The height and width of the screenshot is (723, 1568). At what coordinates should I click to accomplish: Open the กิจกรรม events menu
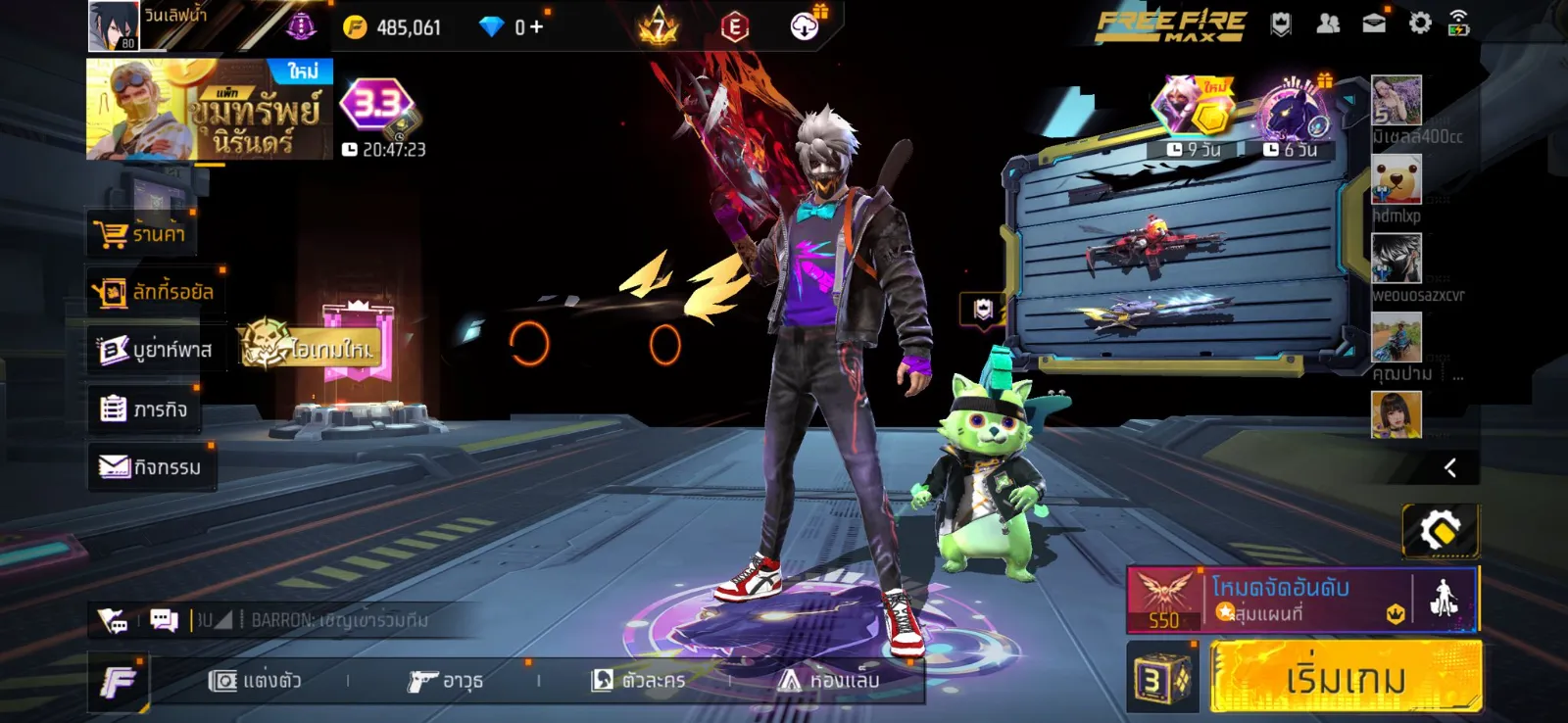coord(150,467)
